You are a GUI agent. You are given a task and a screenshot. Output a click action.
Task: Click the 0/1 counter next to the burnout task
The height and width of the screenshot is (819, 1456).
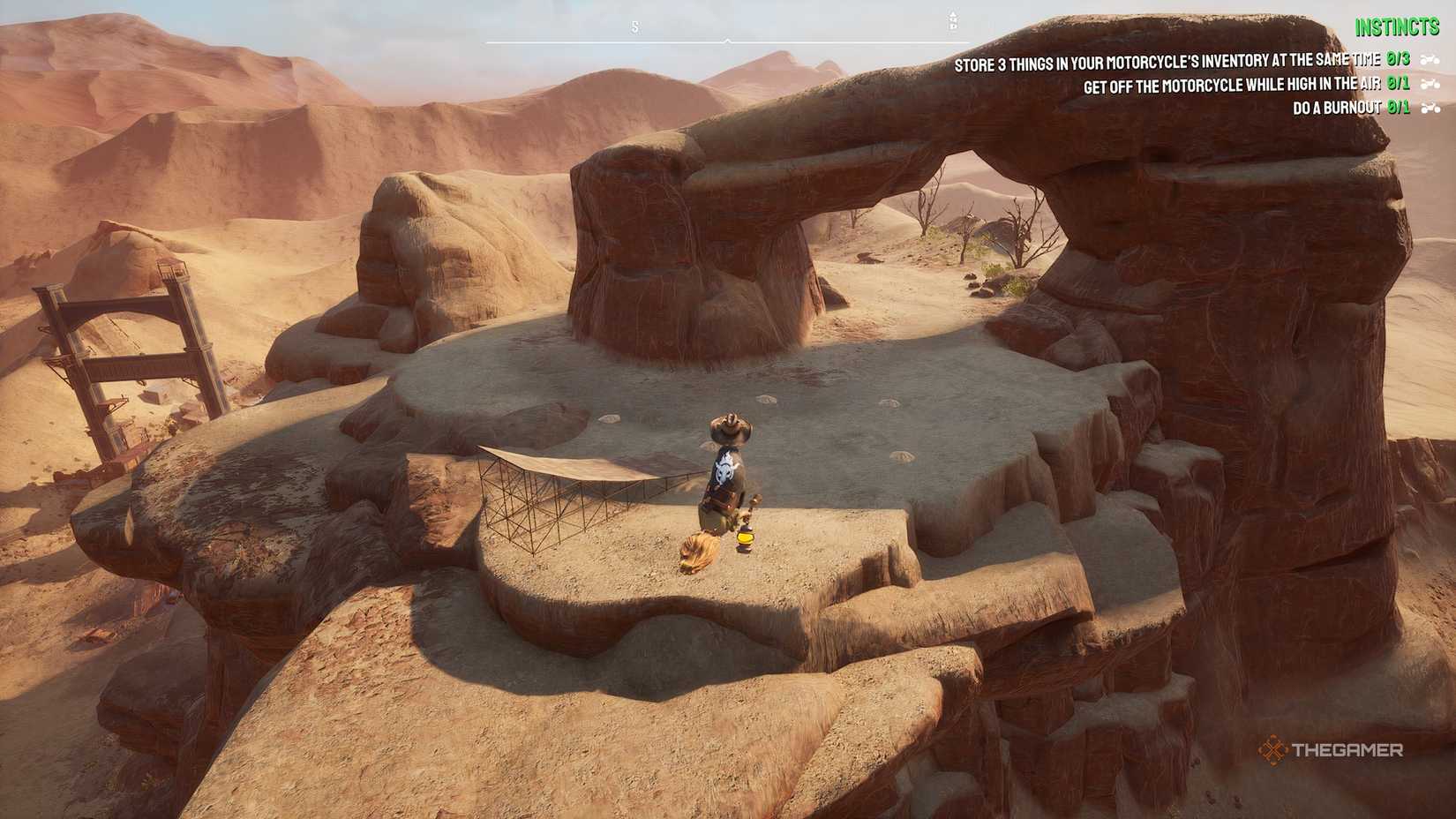[x=1398, y=108]
